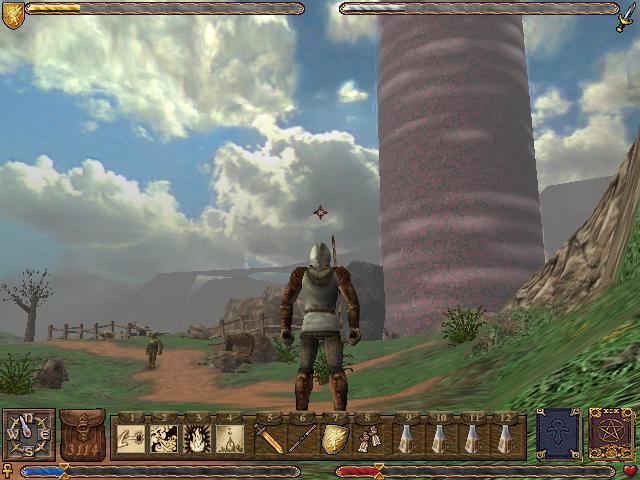Use the potion bottle in slot 9
The height and width of the screenshot is (480, 640).
(x=405, y=438)
